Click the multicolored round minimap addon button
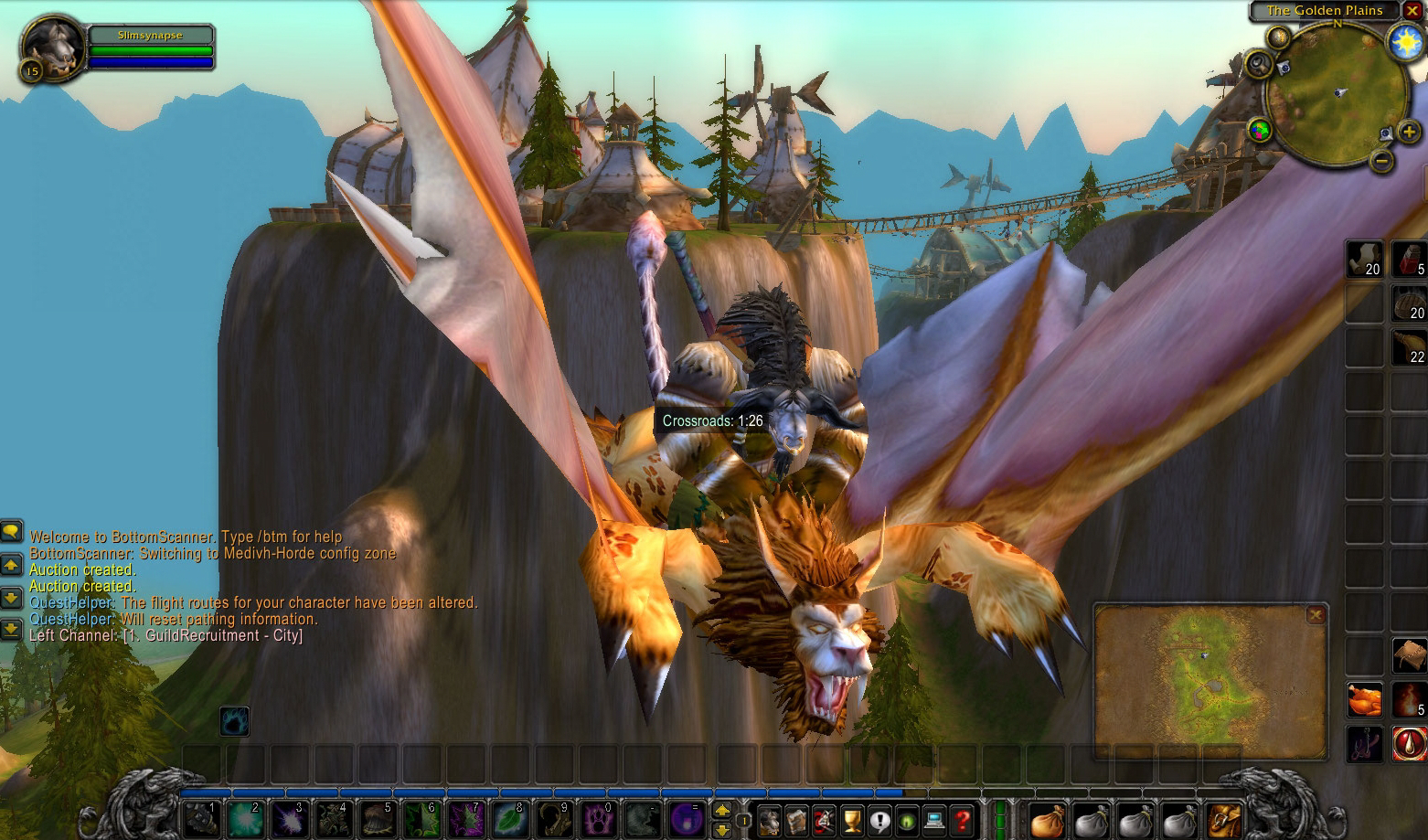This screenshot has height=840, width=1428. pos(1260,131)
